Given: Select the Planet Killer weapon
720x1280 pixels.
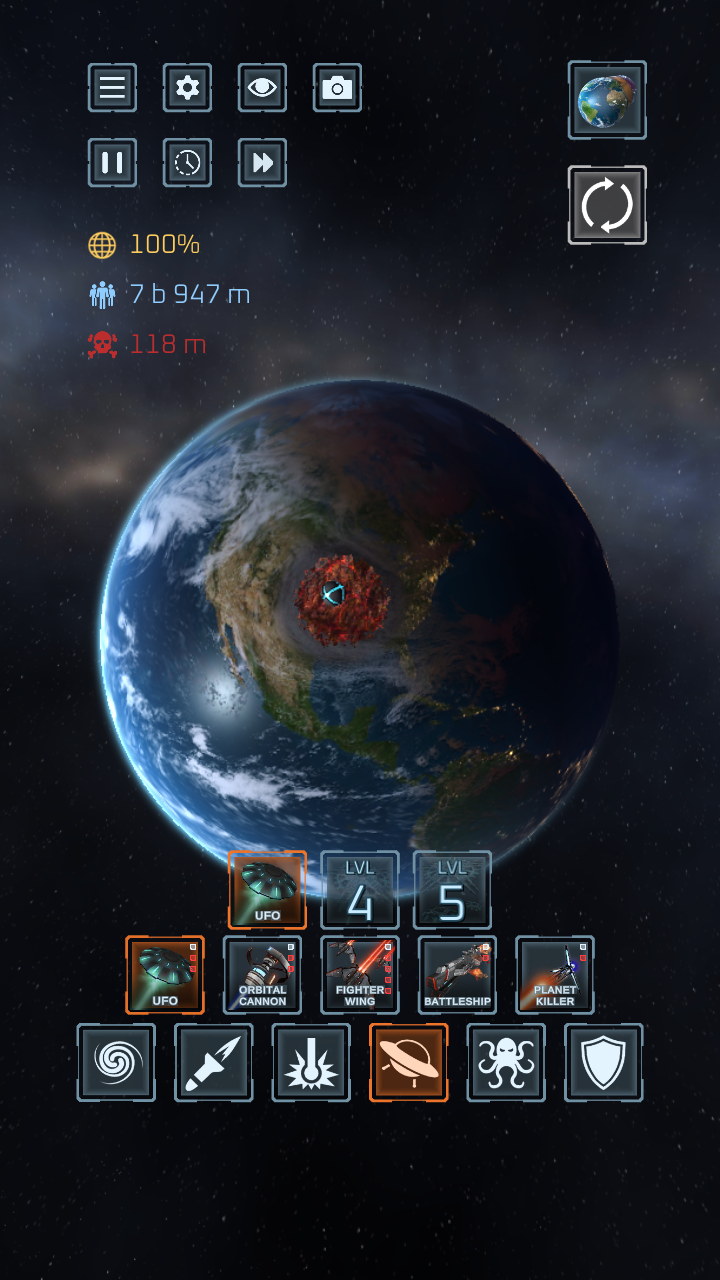Looking at the screenshot, I should coord(555,975).
